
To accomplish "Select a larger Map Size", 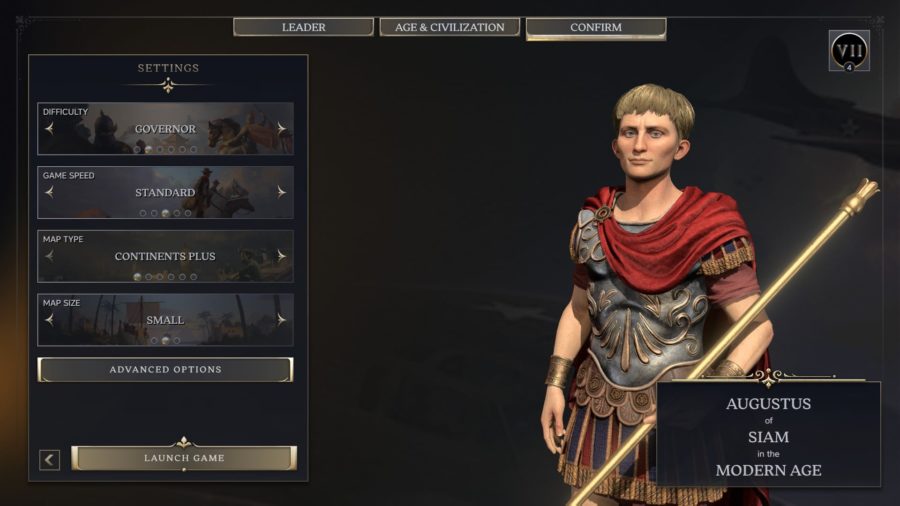I will (282, 320).
